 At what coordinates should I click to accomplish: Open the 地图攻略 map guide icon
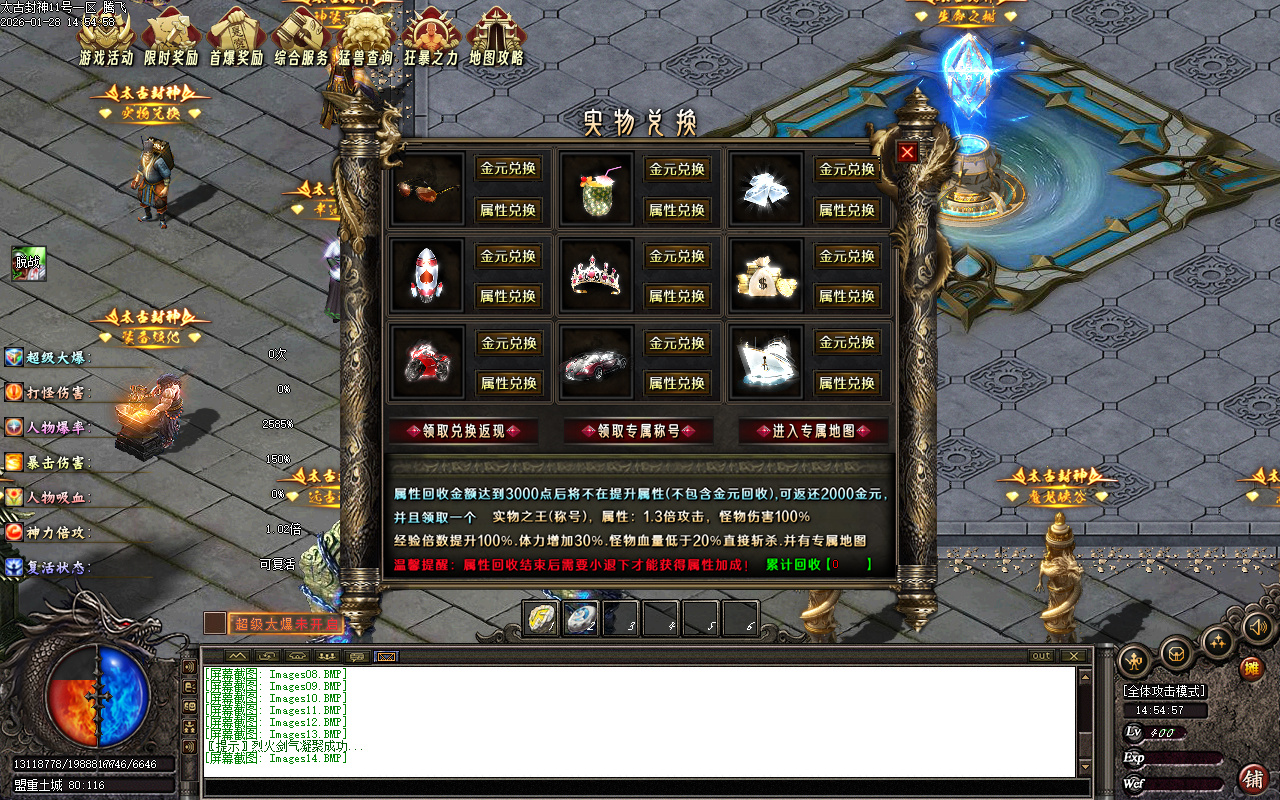pyautogui.click(x=497, y=32)
